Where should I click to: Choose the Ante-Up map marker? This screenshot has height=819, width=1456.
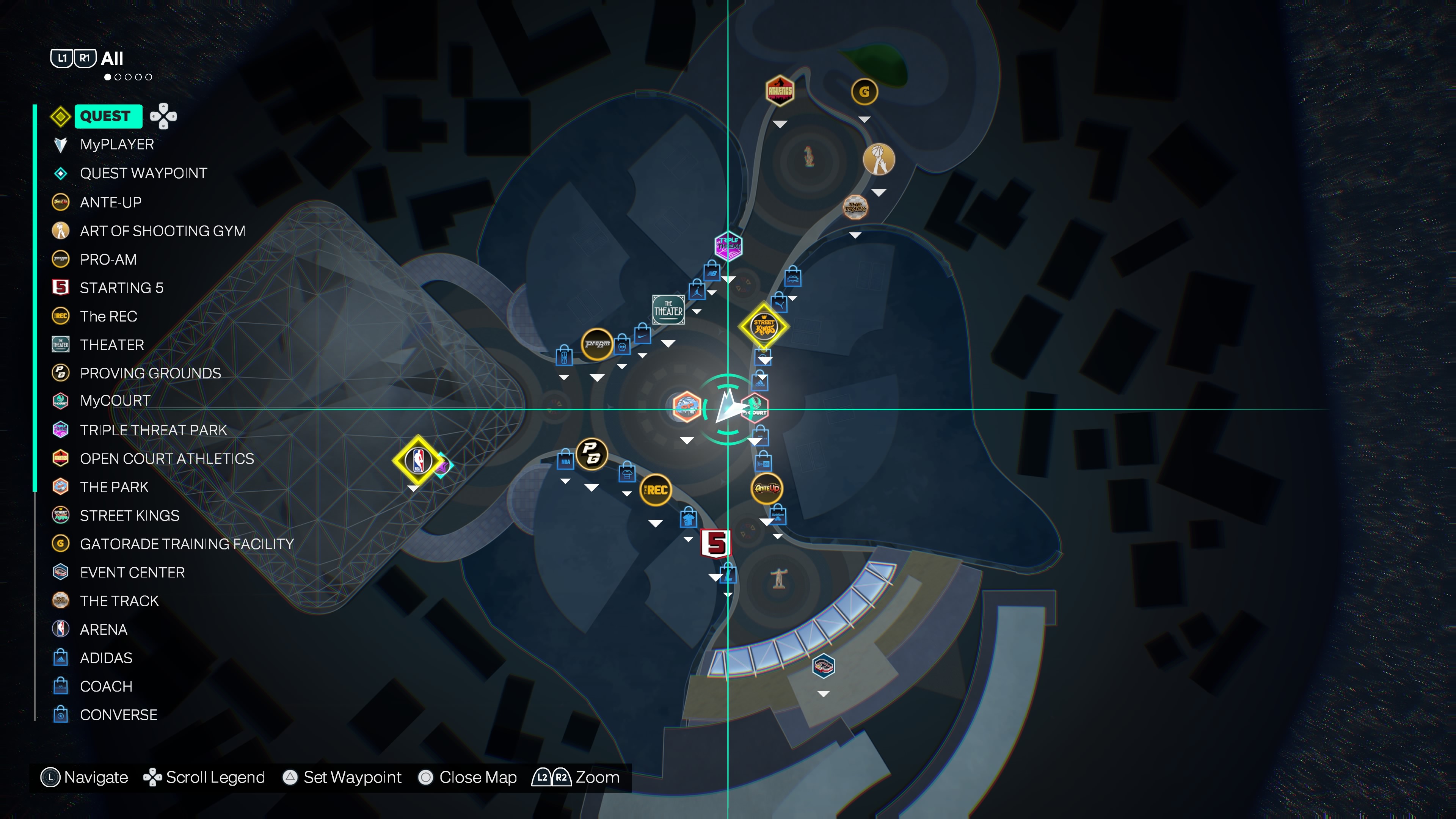pyautogui.click(x=766, y=488)
